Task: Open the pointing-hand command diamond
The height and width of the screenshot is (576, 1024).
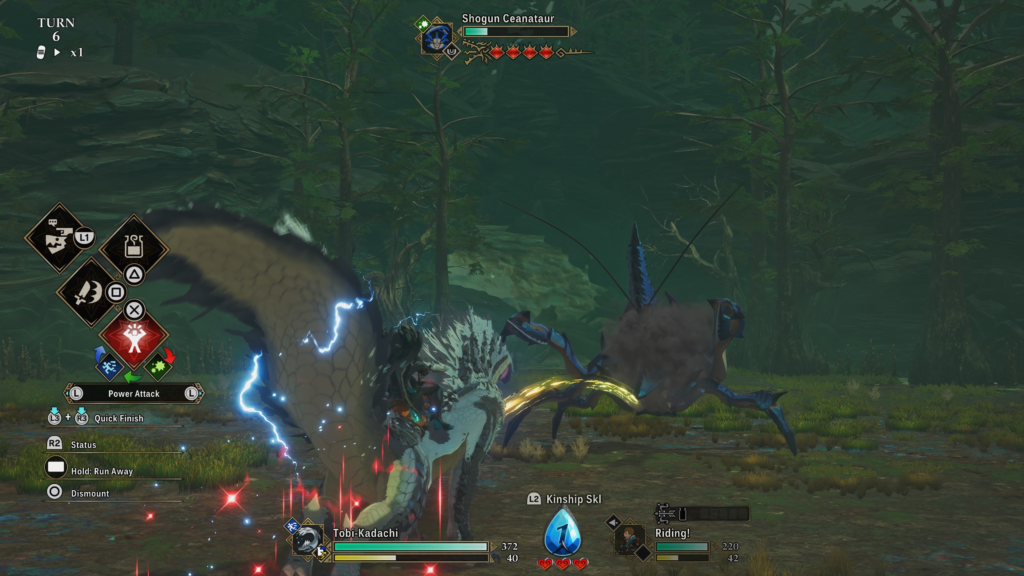Action: point(55,237)
